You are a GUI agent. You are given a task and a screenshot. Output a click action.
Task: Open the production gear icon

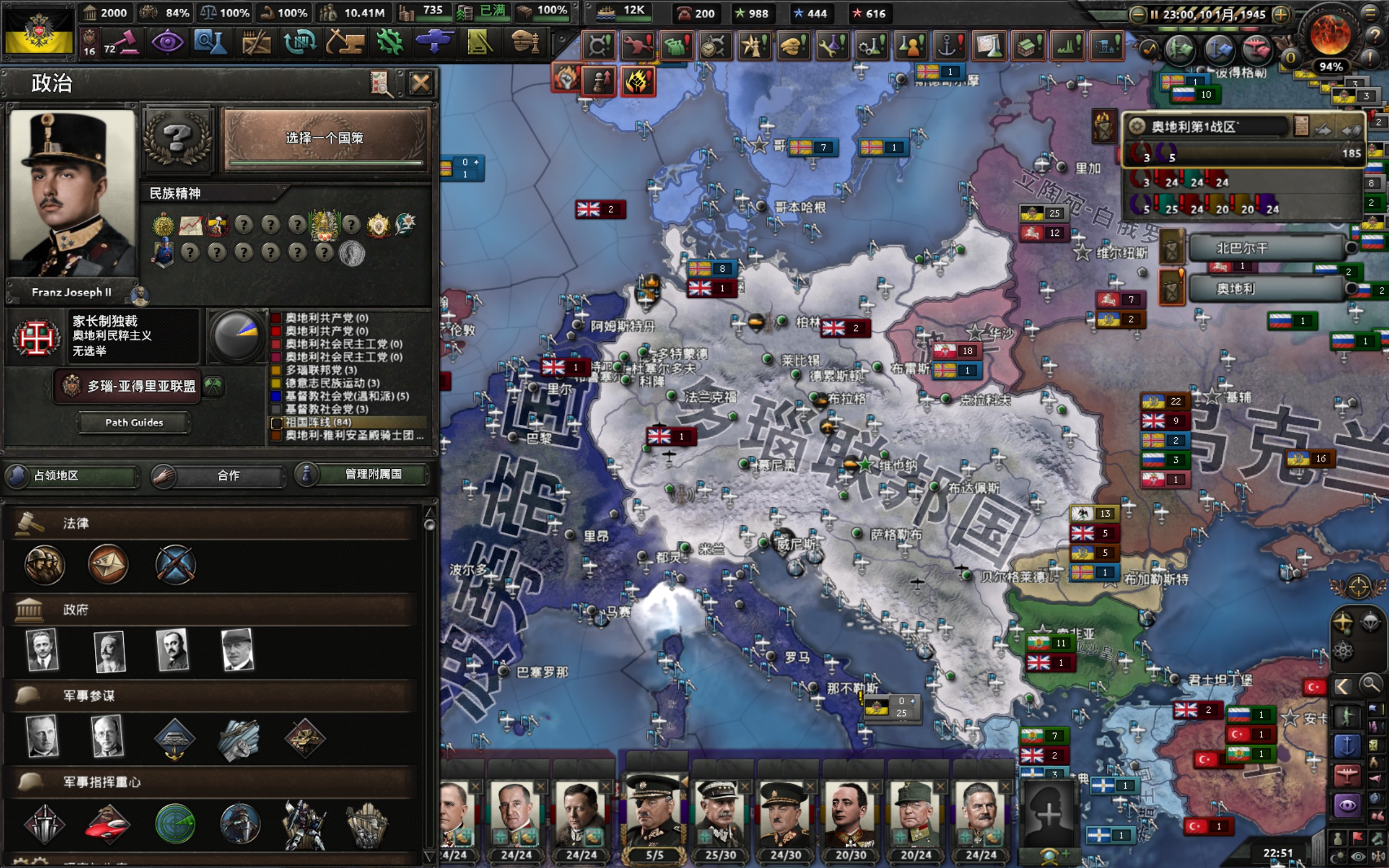tap(390, 42)
